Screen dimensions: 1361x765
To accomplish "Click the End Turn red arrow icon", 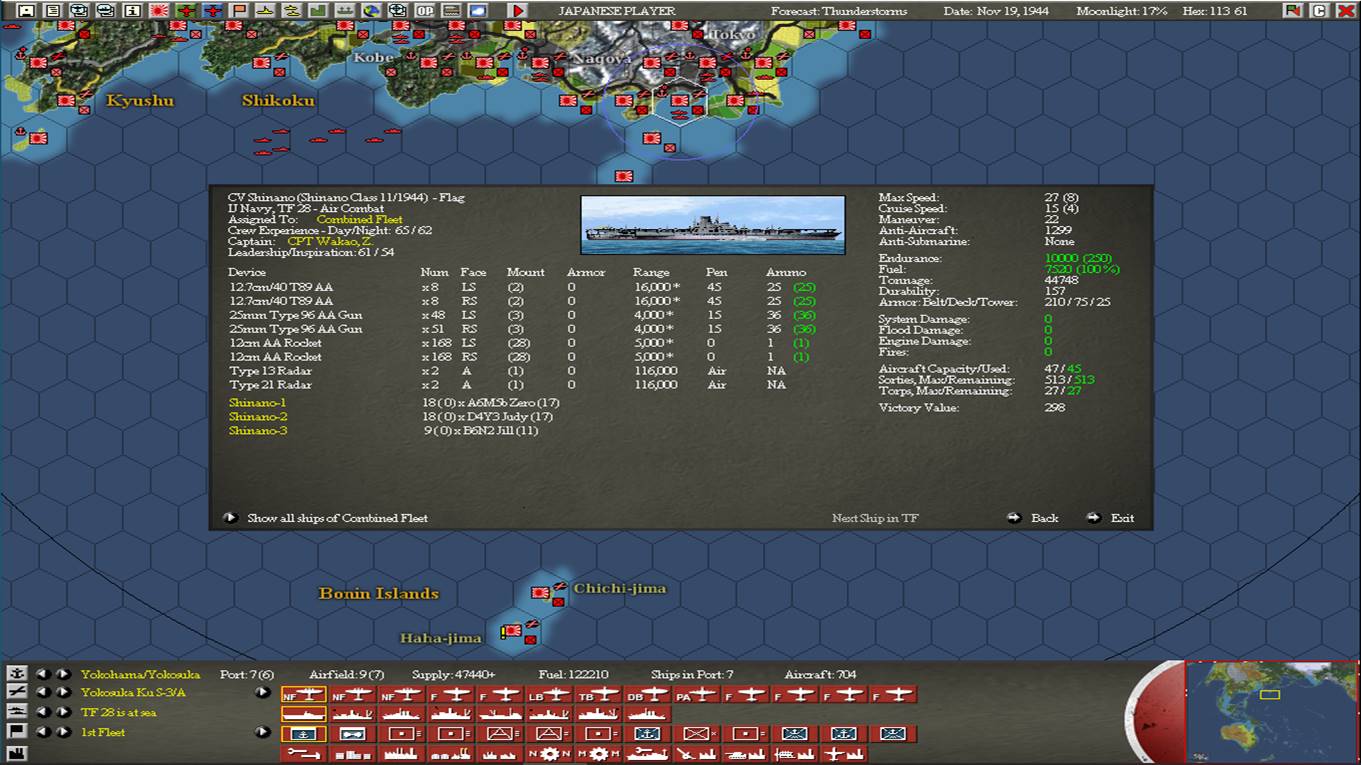I will tap(516, 11).
